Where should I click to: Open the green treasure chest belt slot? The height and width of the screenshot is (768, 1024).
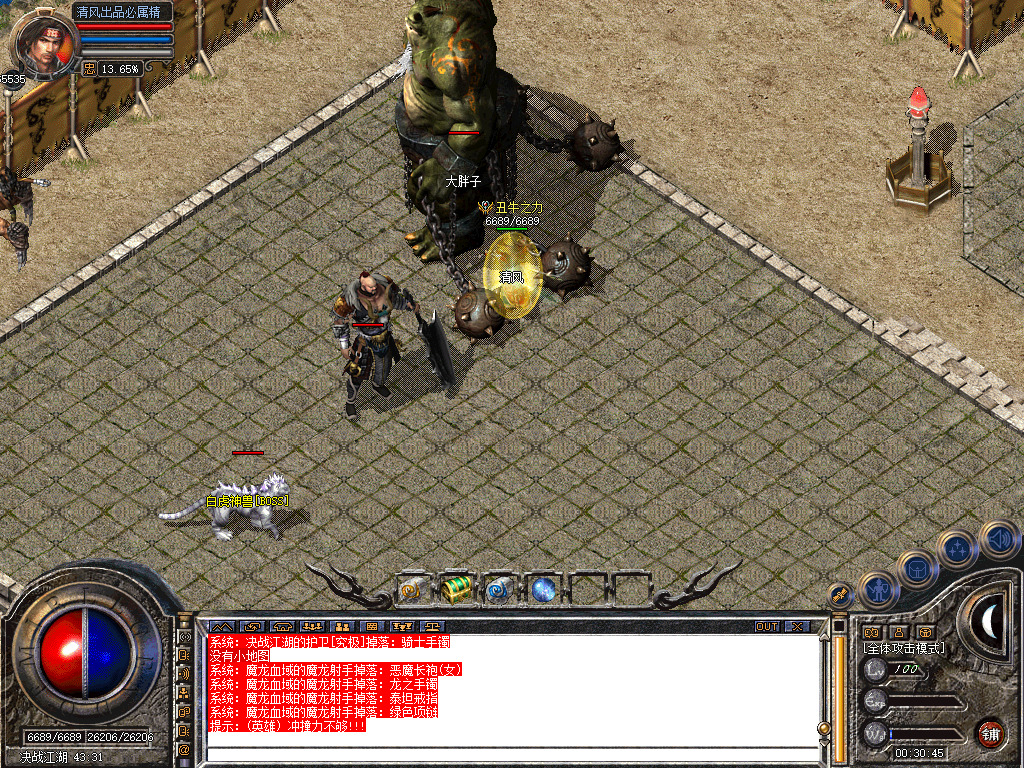[456, 589]
